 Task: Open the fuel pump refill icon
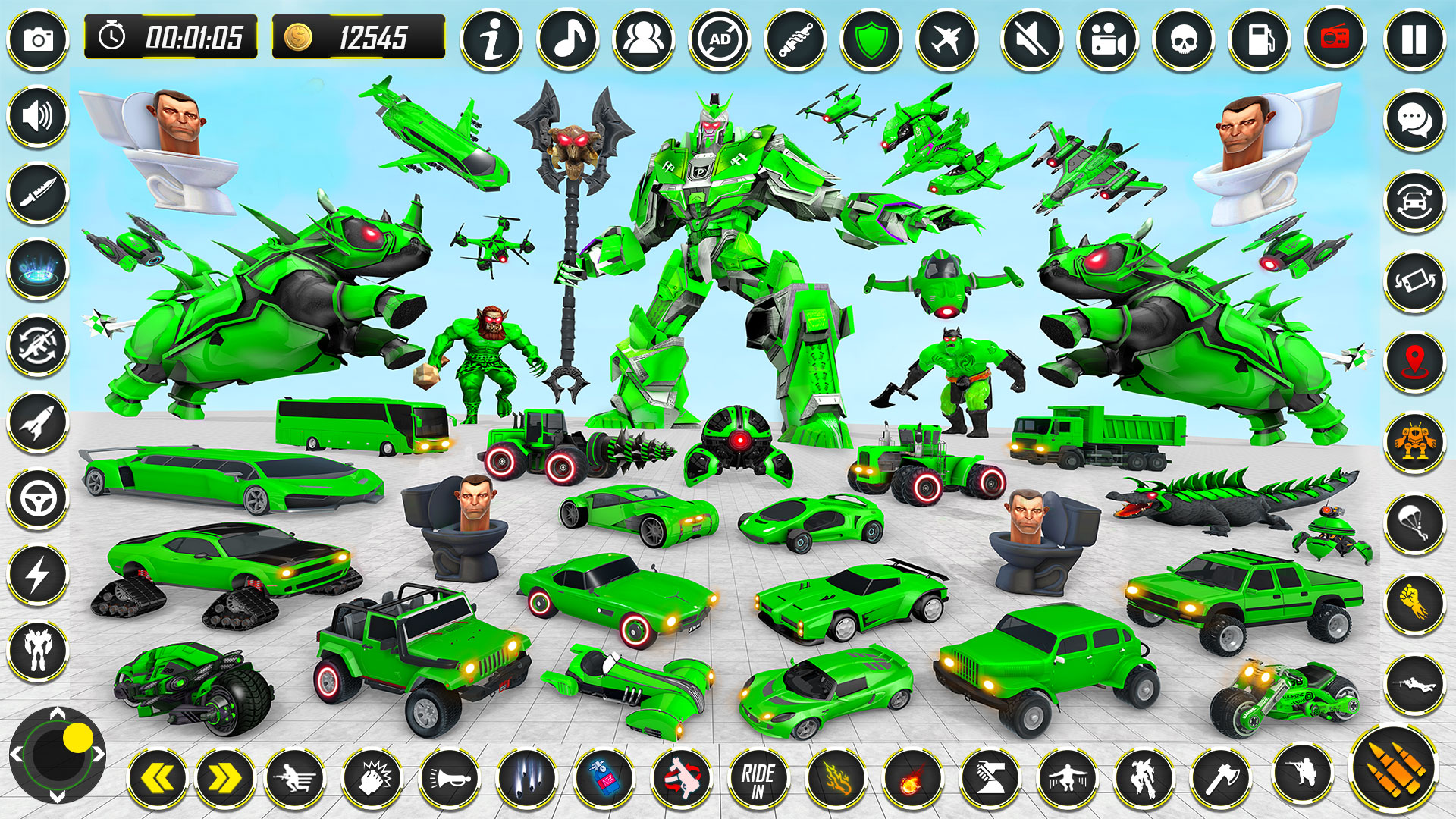(x=1260, y=42)
